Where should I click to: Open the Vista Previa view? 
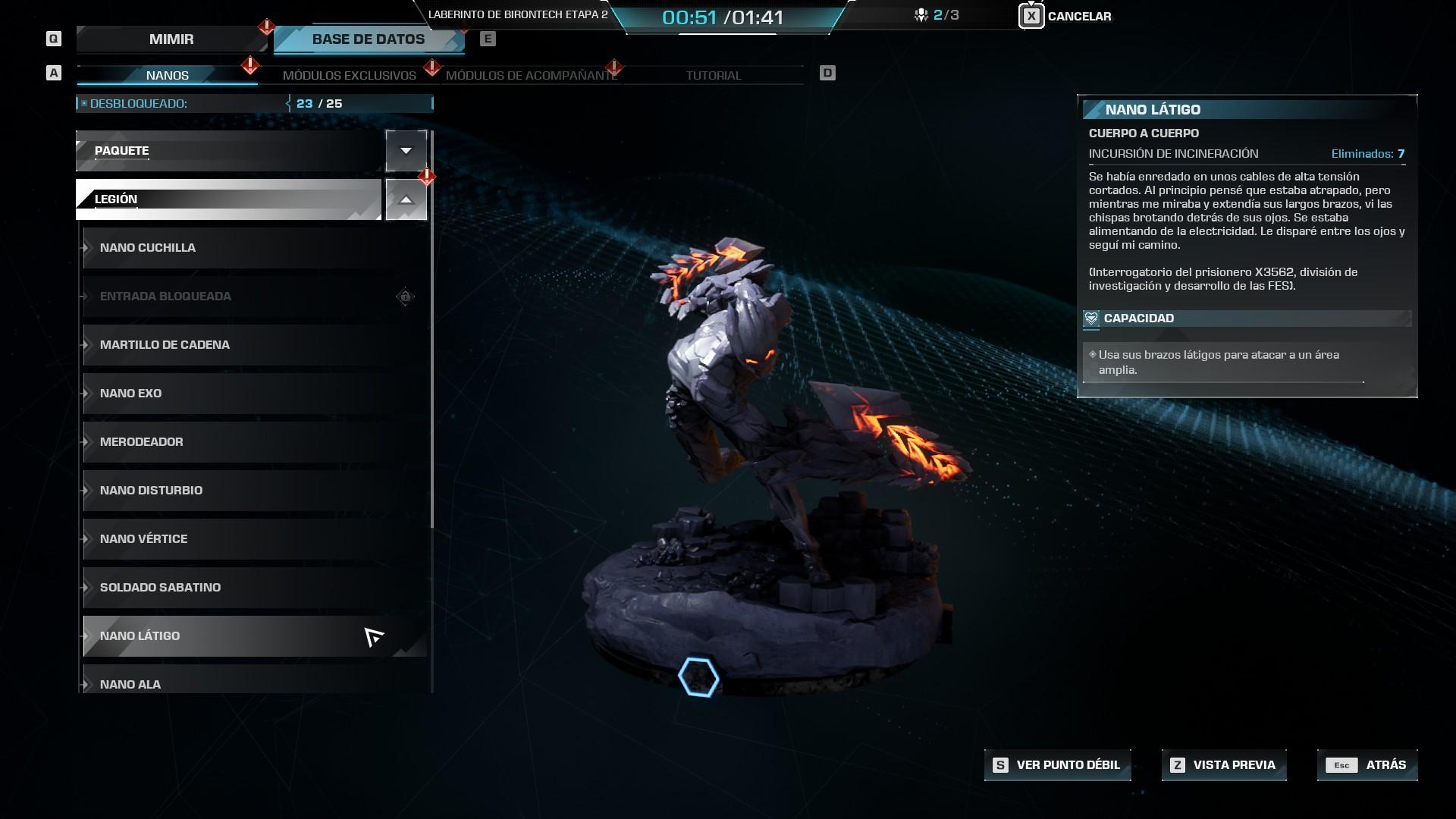1224,765
